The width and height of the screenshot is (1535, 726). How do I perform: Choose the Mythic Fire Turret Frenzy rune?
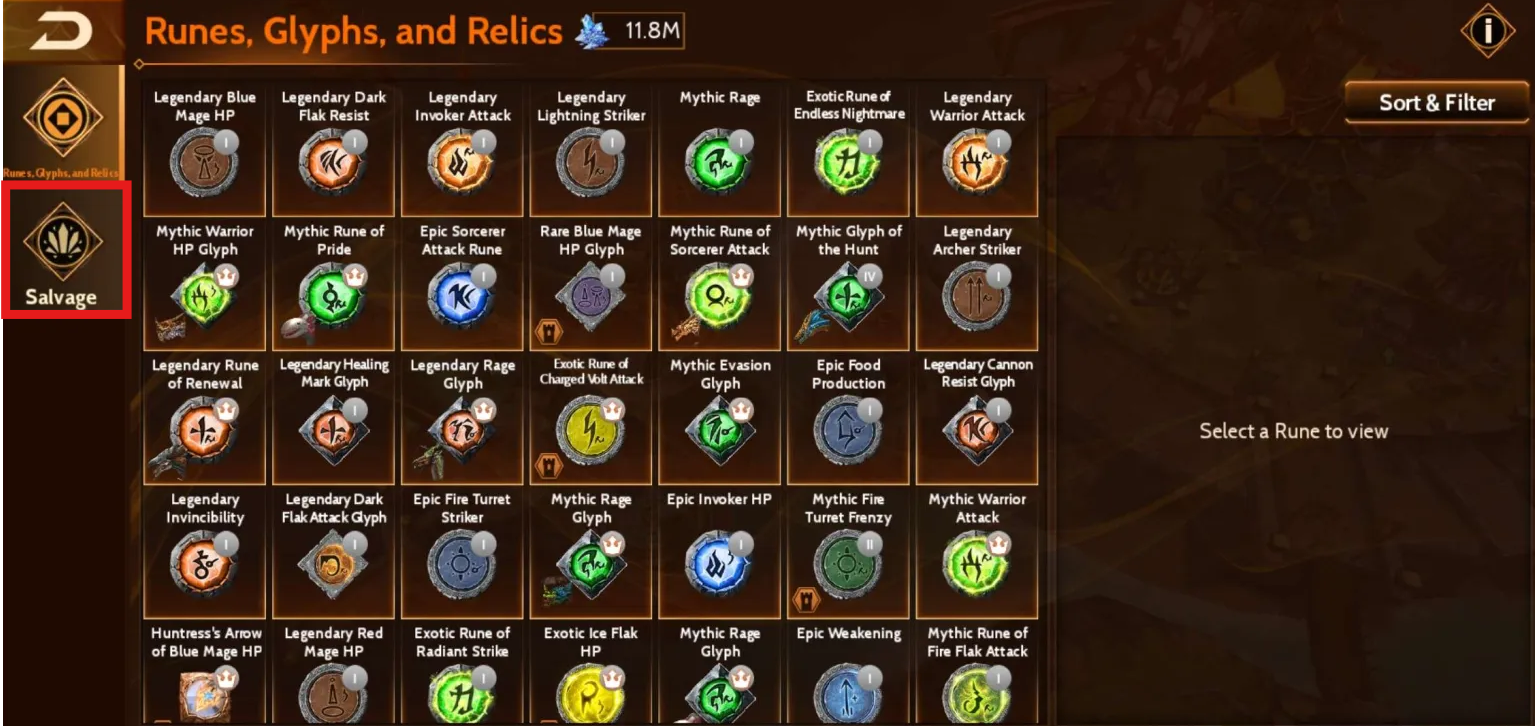point(848,563)
